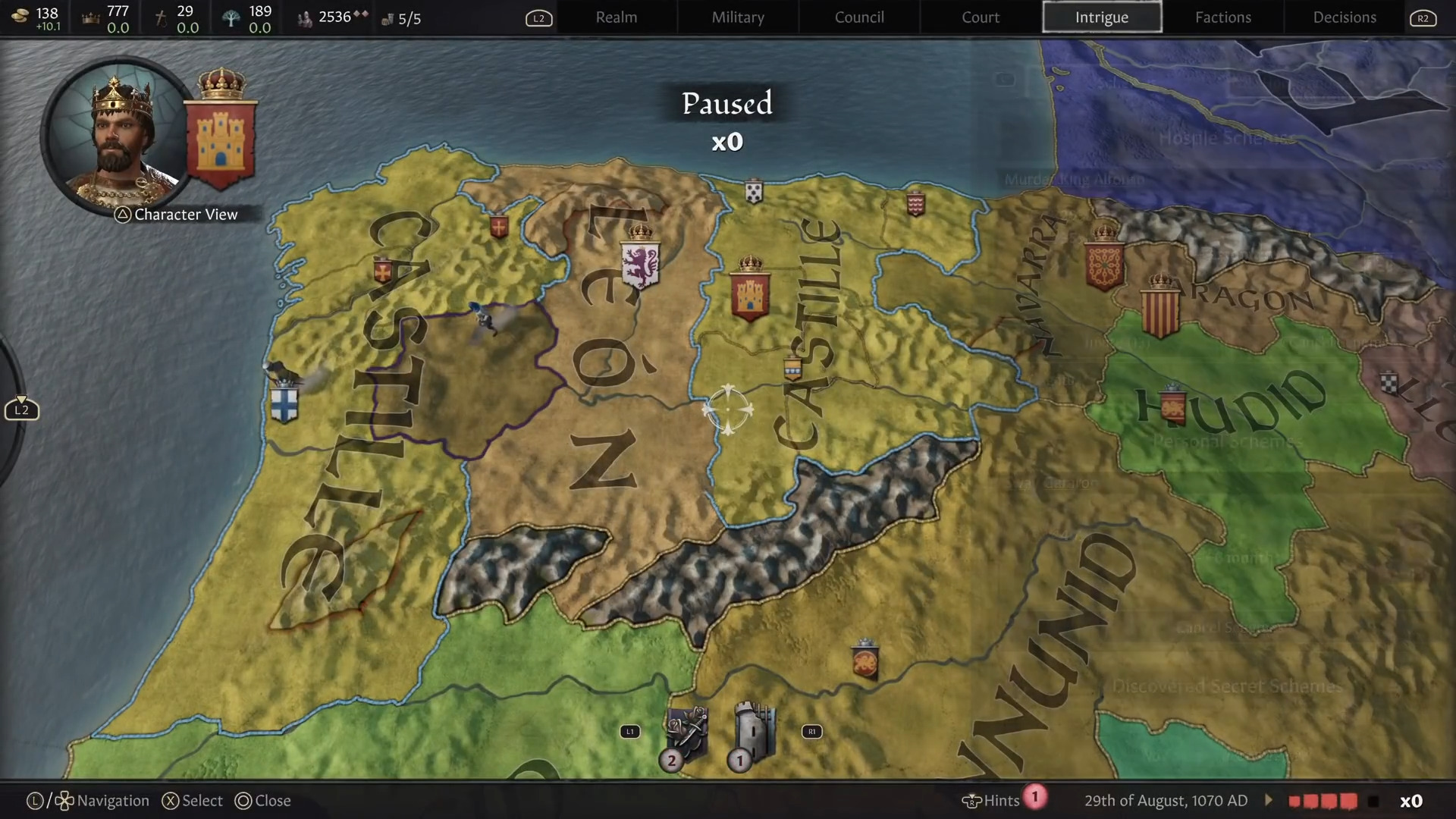Click the military strength soldiers icon
1456x819 pixels.
tap(306, 17)
